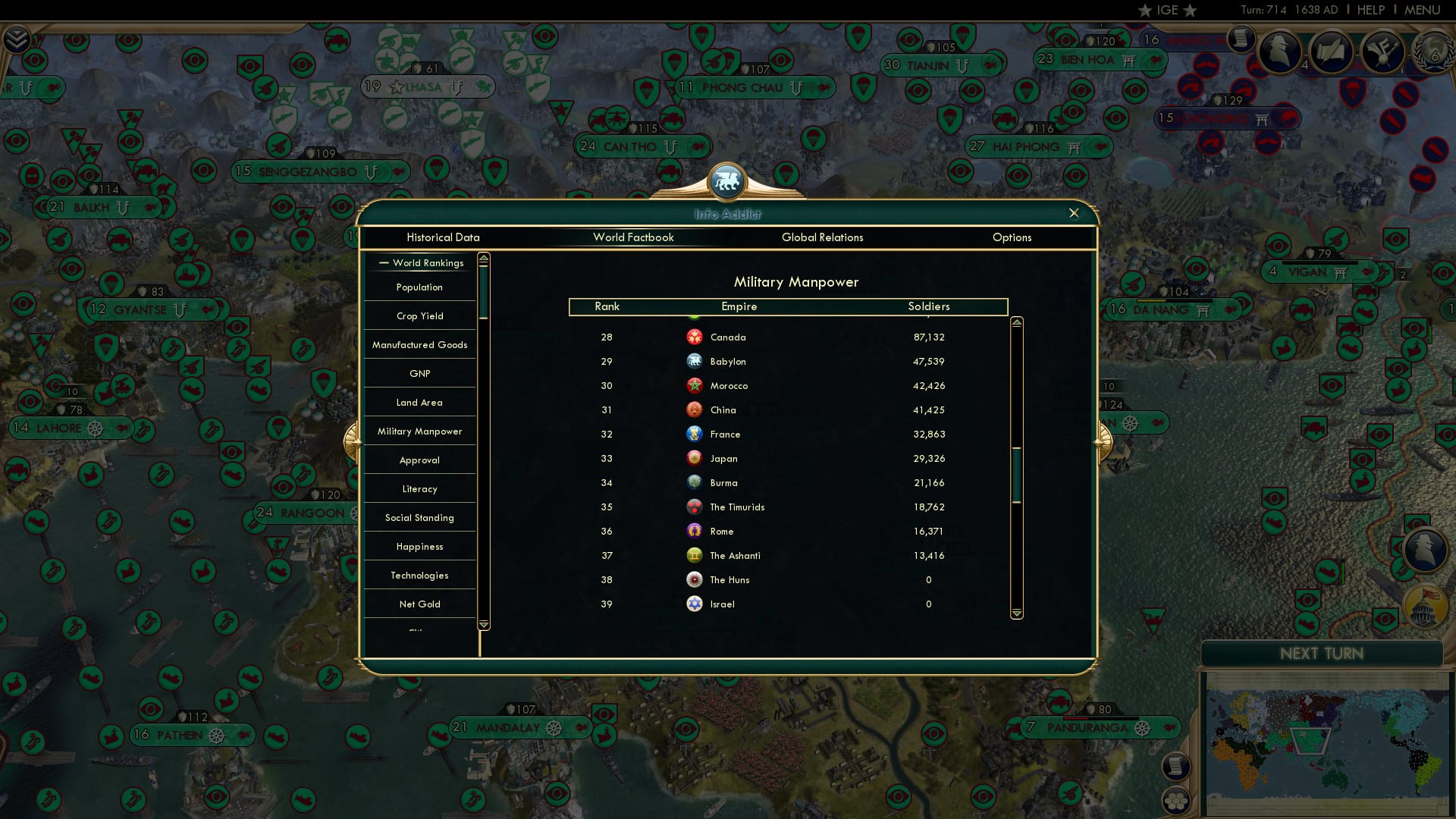Viewport: 1456px width, 819px height.
Task: Switch to the Global Relations tab
Action: pos(823,237)
